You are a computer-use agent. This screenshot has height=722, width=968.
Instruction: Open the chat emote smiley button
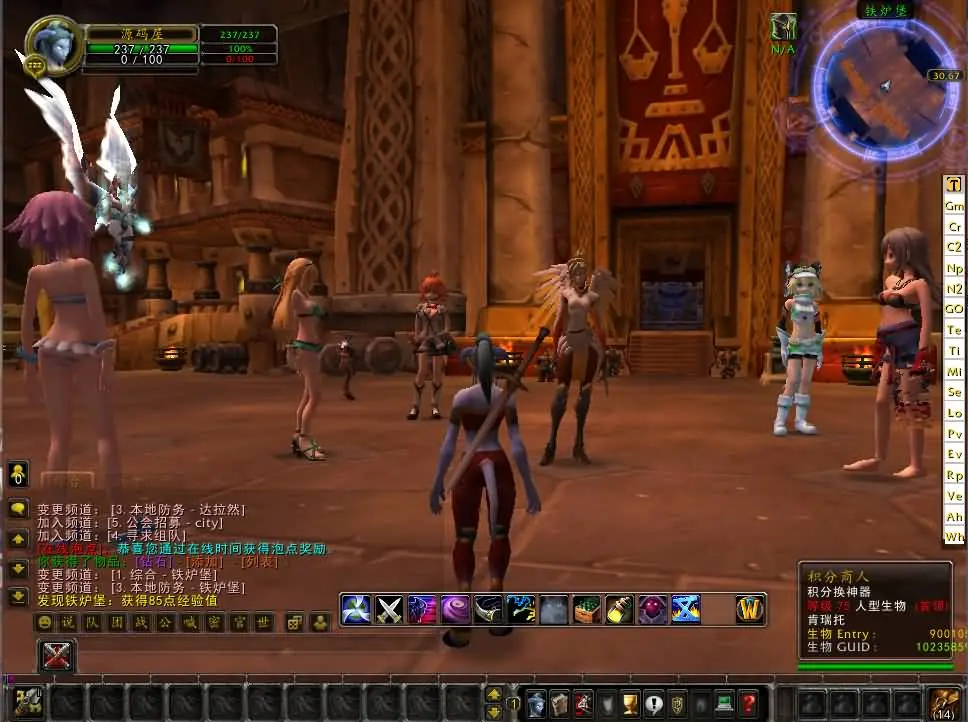44,623
